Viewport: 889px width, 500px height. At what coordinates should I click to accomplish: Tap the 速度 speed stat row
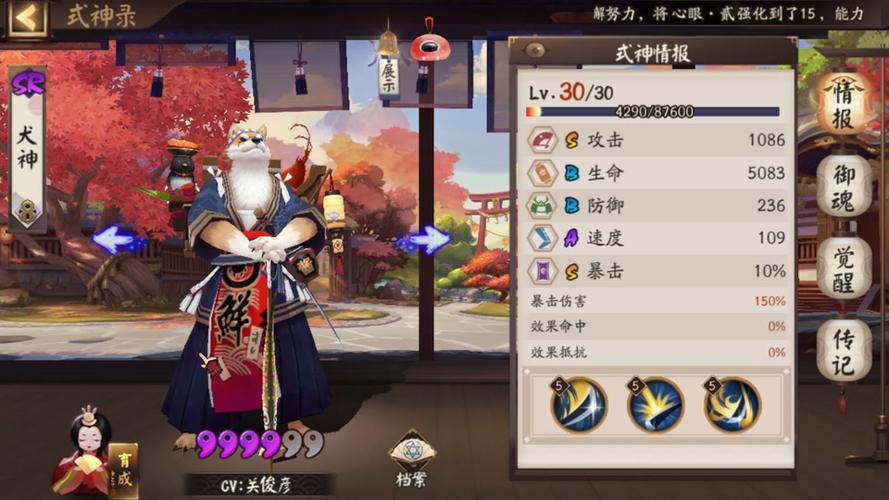[x=656, y=237]
